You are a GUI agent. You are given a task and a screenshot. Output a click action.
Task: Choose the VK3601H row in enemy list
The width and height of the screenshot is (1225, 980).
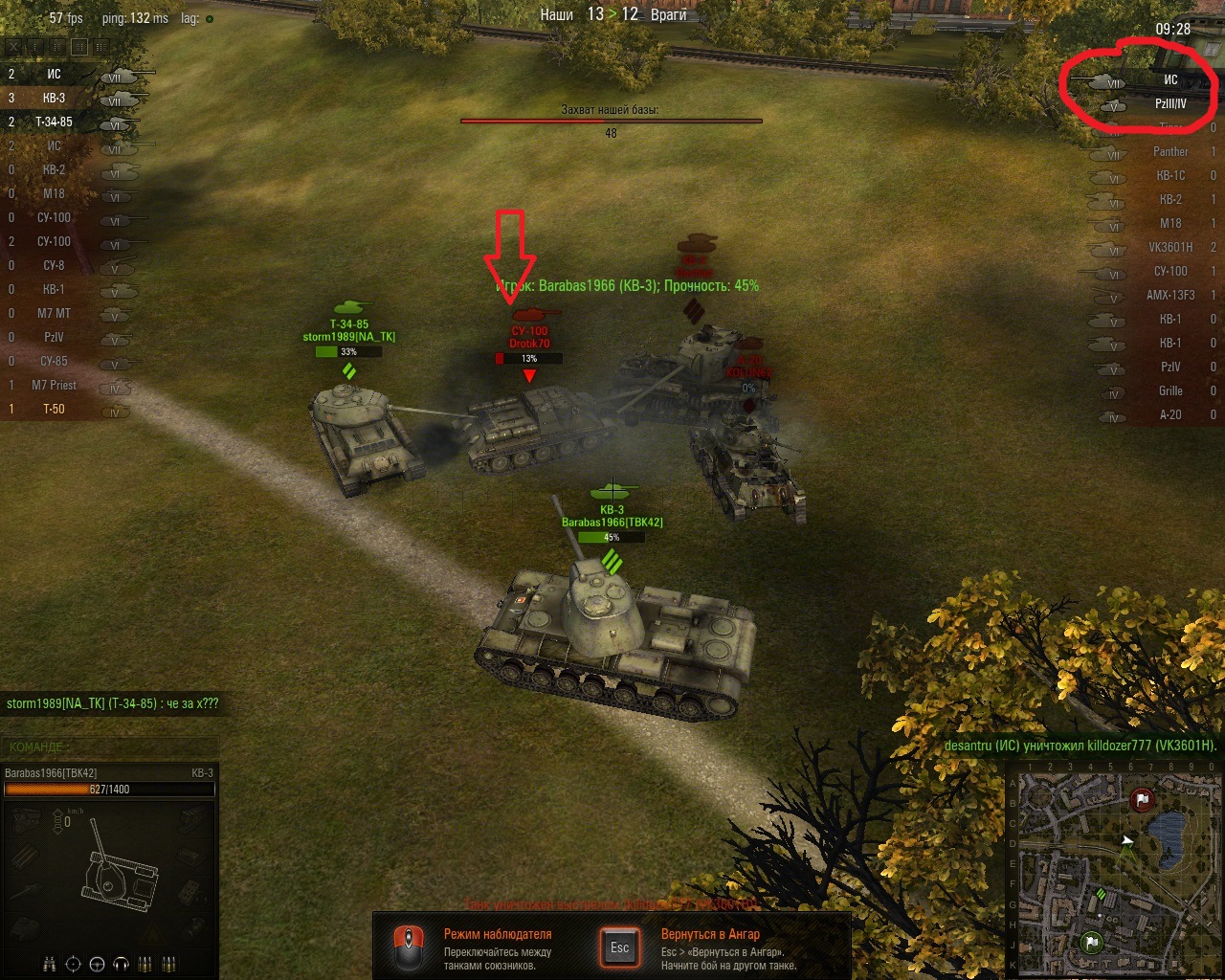(x=1169, y=247)
